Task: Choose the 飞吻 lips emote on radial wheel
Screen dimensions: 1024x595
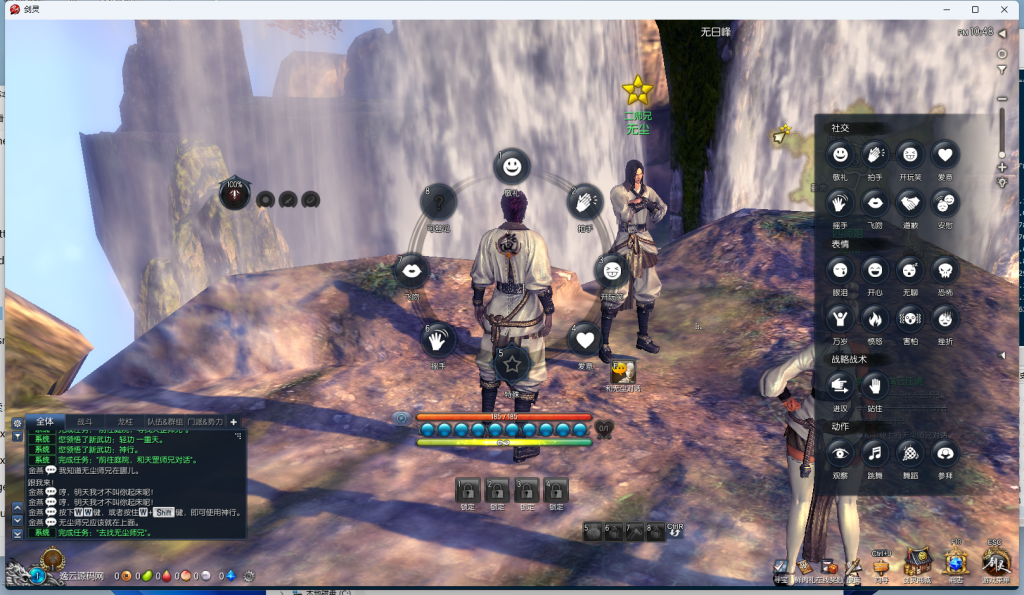Action: pyautogui.click(x=413, y=270)
